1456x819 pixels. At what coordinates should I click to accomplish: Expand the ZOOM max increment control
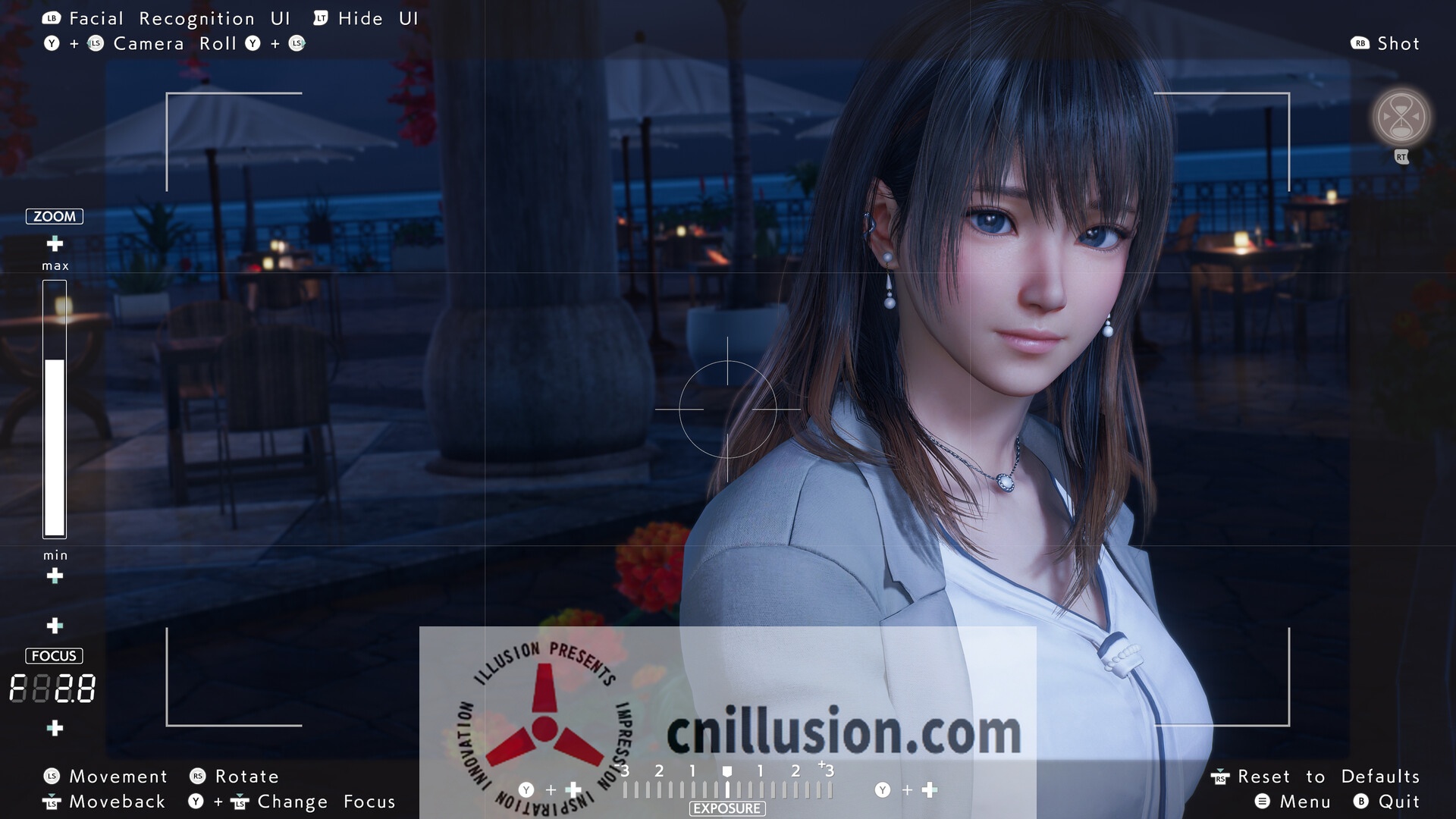(x=54, y=245)
